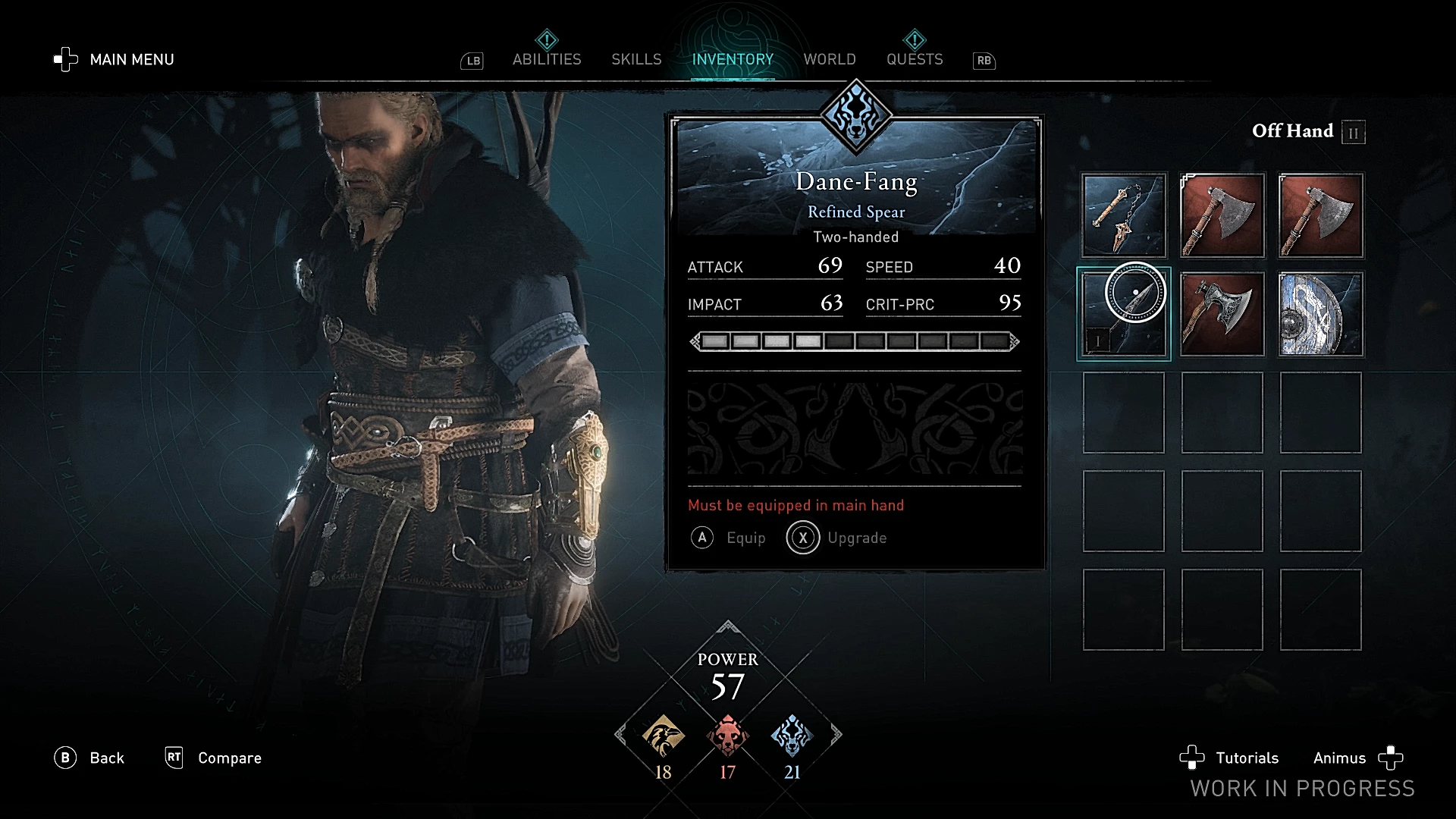Click the red bear skill icon
This screenshot has width=1456, height=819.
[x=727, y=736]
